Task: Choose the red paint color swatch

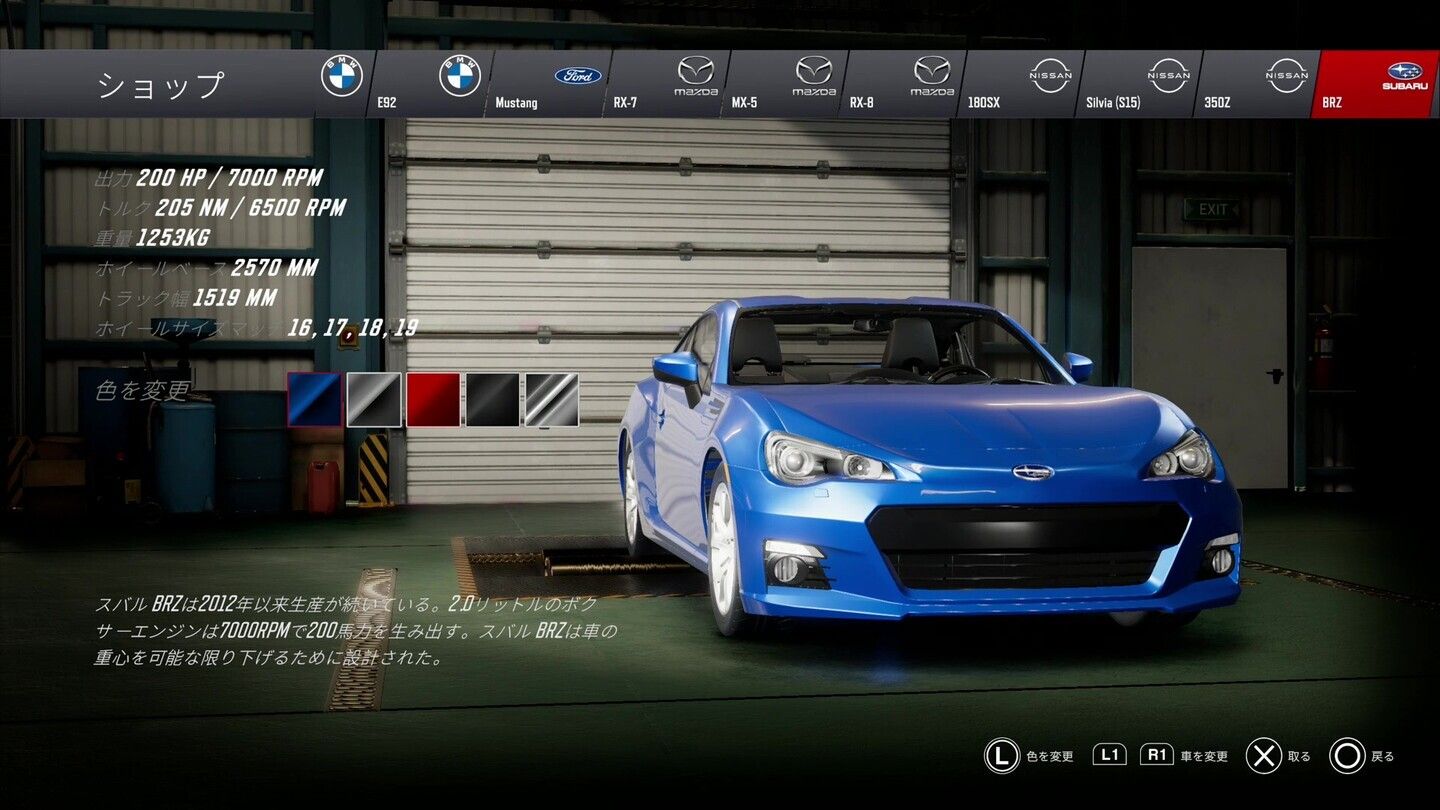Action: (x=433, y=400)
